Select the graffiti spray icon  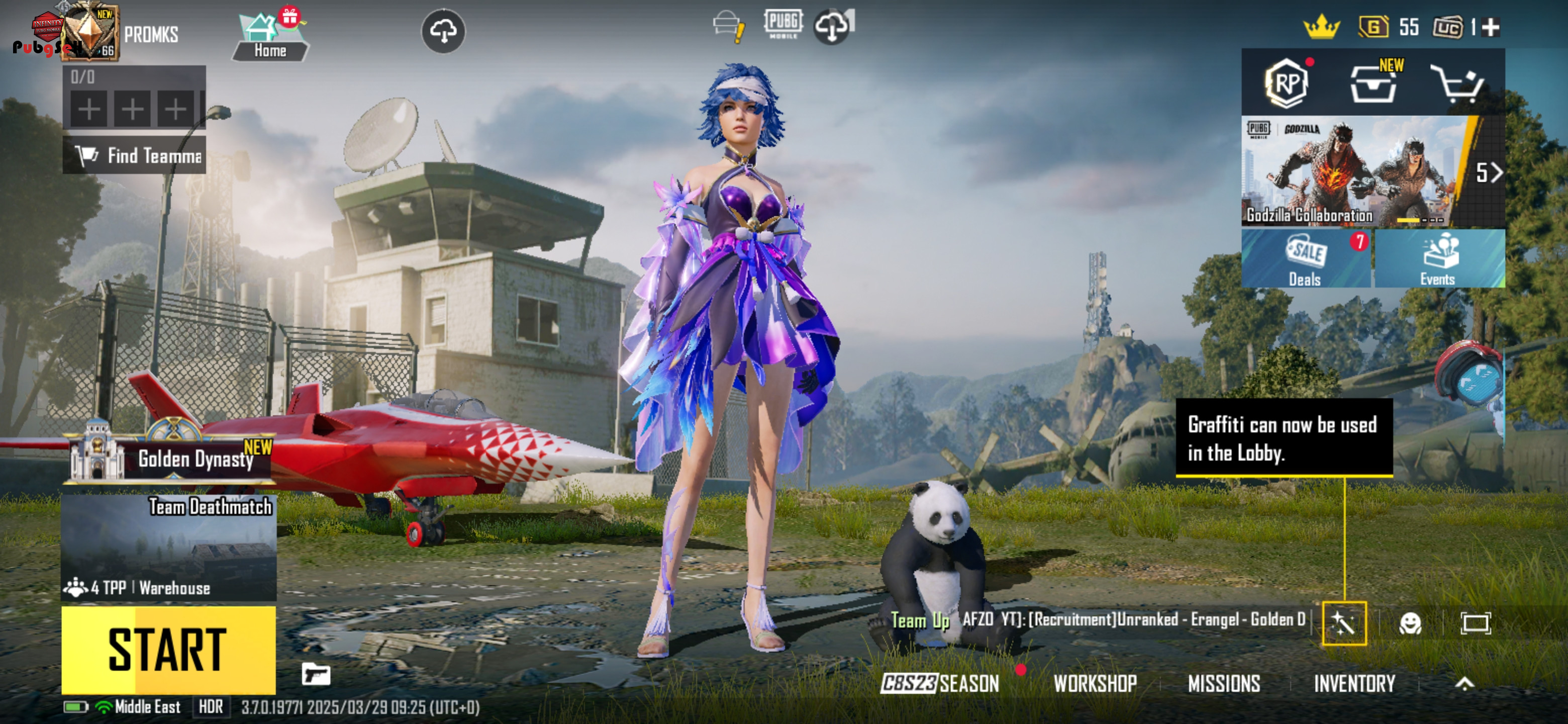pos(1344,623)
